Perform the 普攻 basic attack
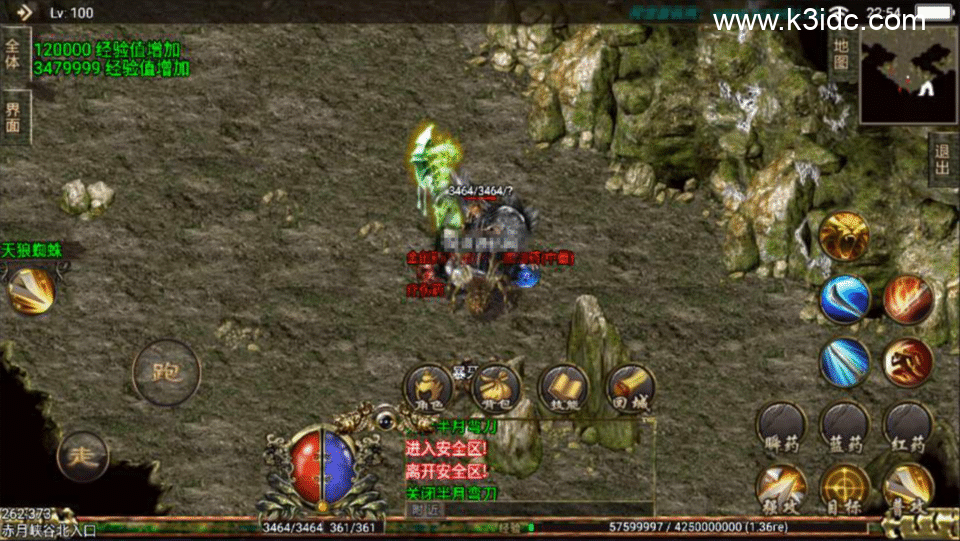This screenshot has width=960, height=541. [908, 490]
